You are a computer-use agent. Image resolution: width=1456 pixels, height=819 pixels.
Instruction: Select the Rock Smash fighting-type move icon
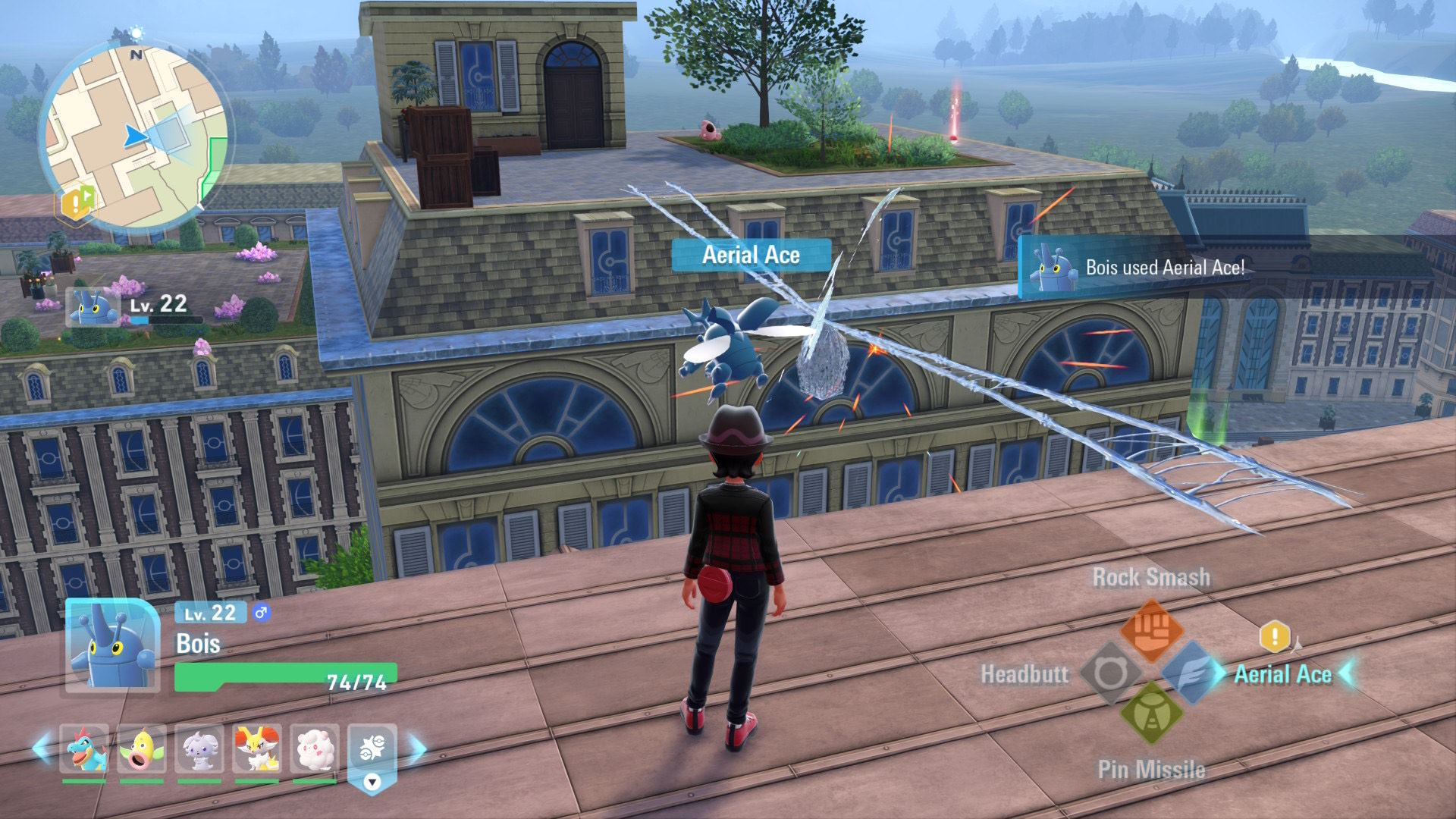1151,632
